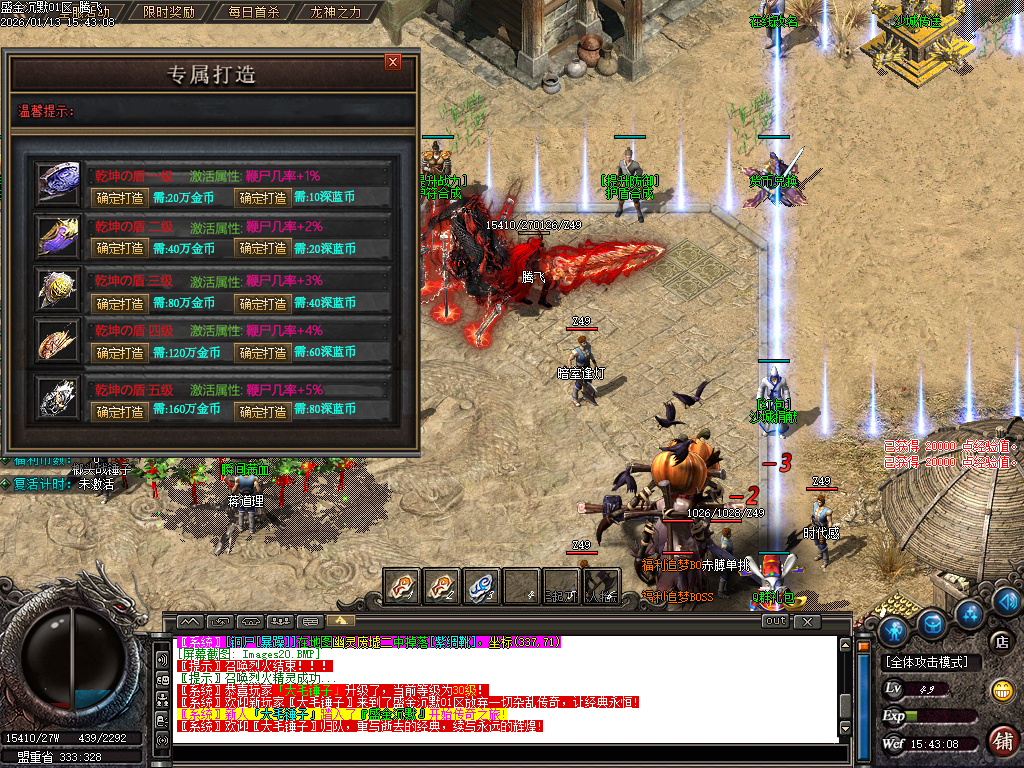Open the red 铺 stall button
Viewport: 1024px width, 768px height.
coord(1001,740)
